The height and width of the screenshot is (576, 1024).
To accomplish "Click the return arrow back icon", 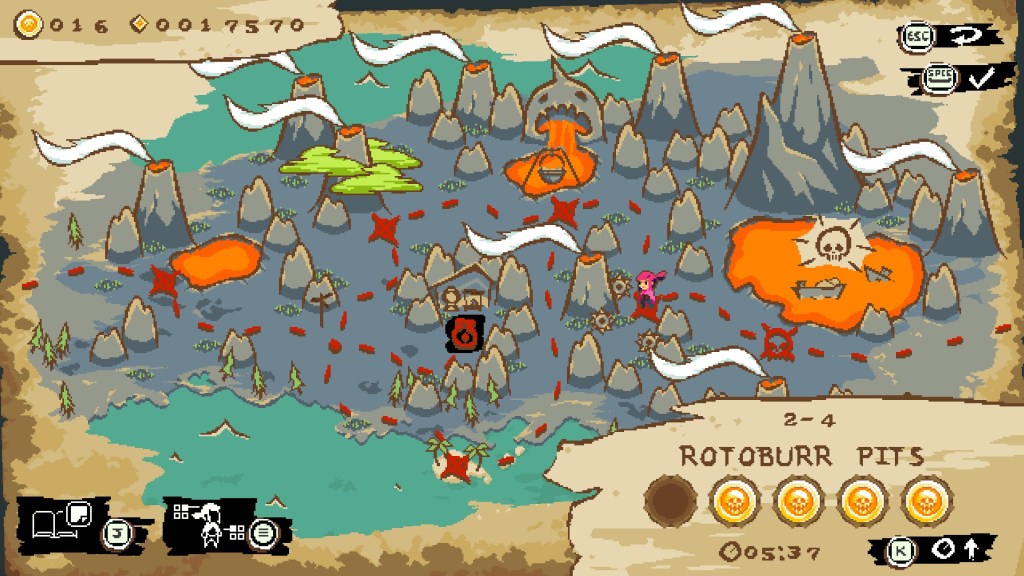I will coord(967,36).
